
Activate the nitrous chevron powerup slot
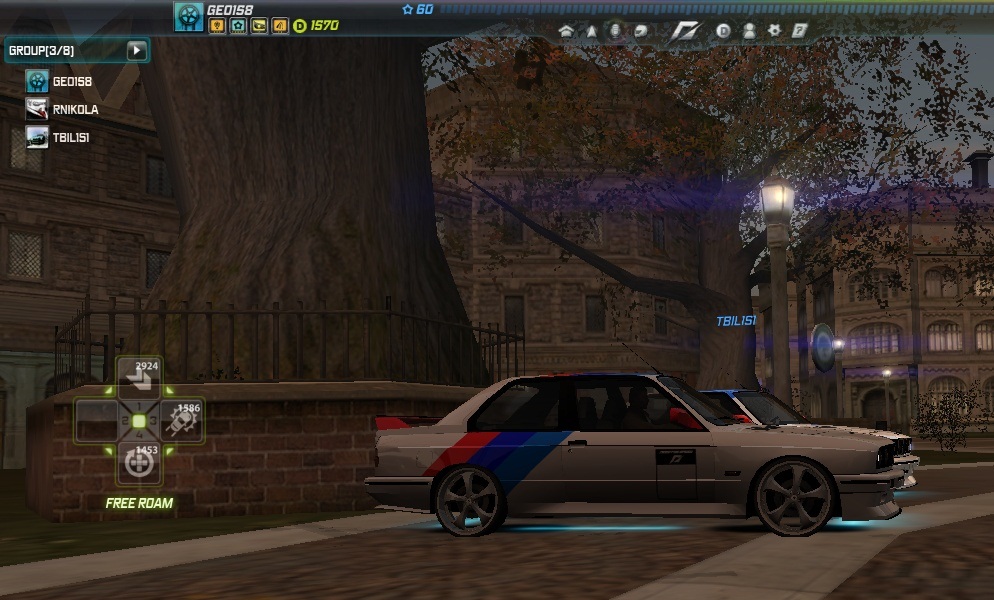pos(138,378)
